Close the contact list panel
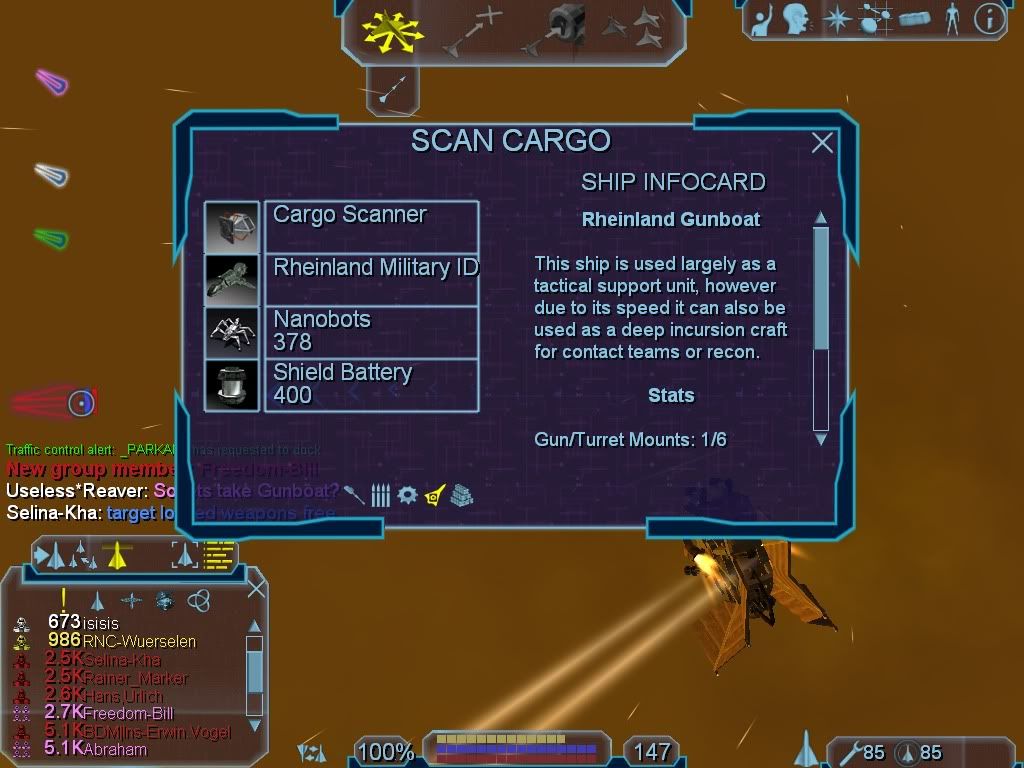This screenshot has height=768, width=1024. (256, 588)
